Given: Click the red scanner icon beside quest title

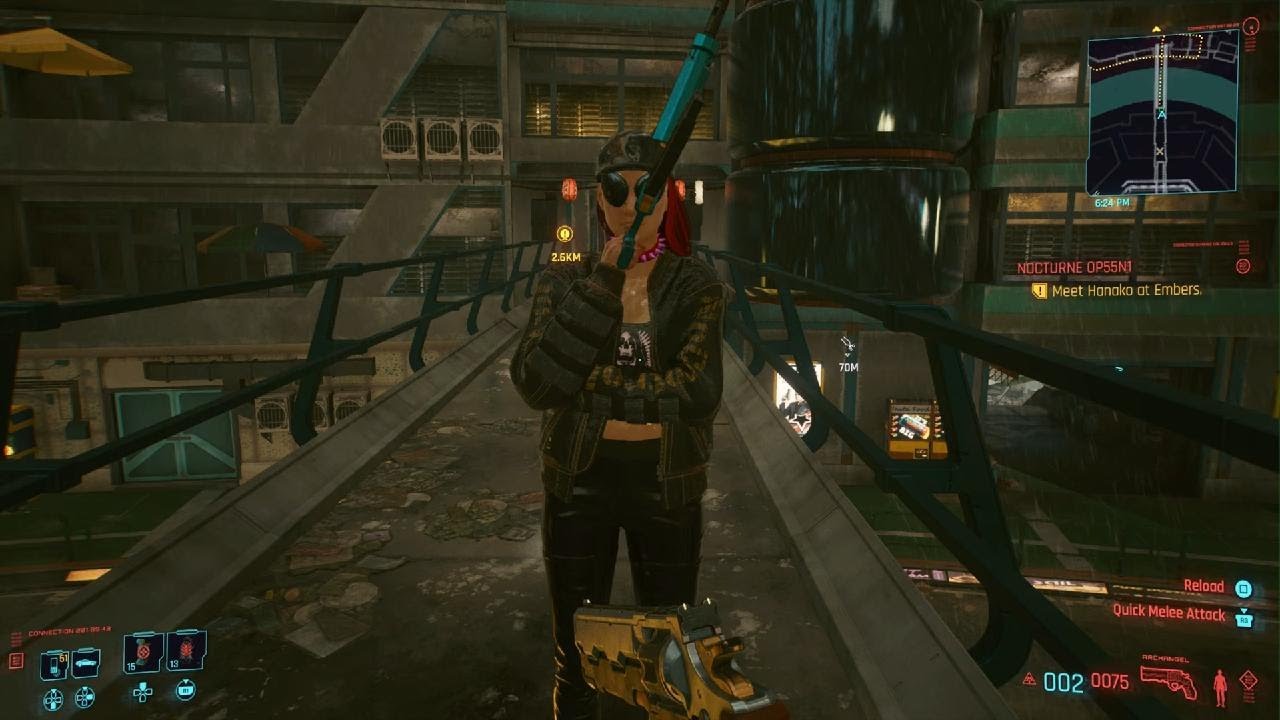Looking at the screenshot, I should 1244,266.
